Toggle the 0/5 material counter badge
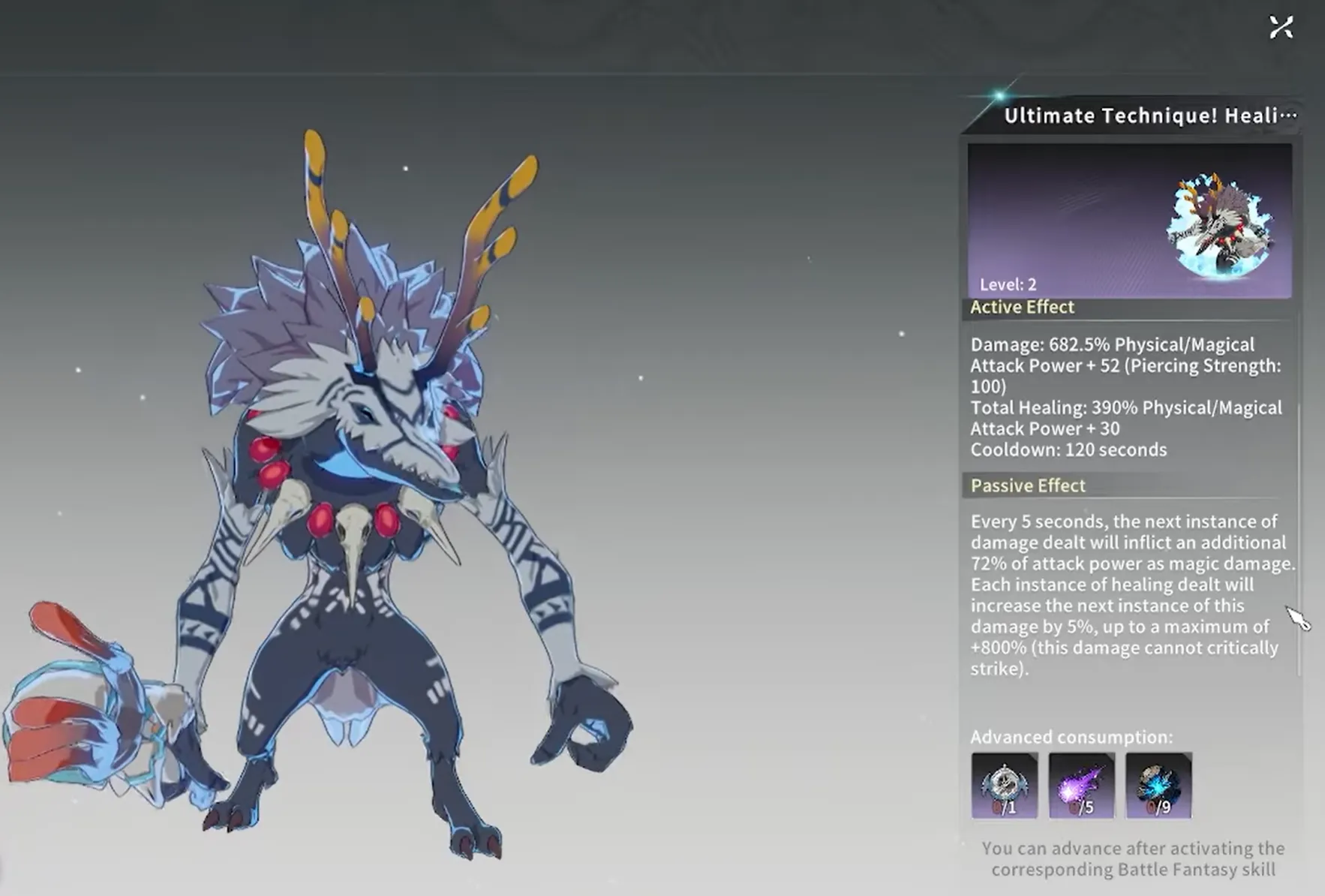Viewport: 1325px width, 896px height. pos(1081,807)
